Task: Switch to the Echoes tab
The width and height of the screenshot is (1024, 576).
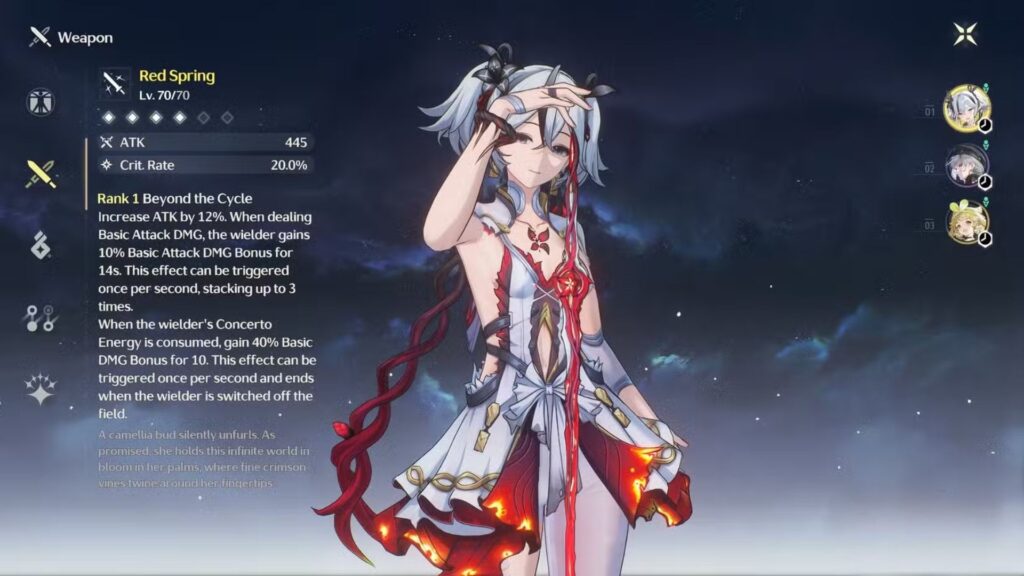Action: point(41,245)
